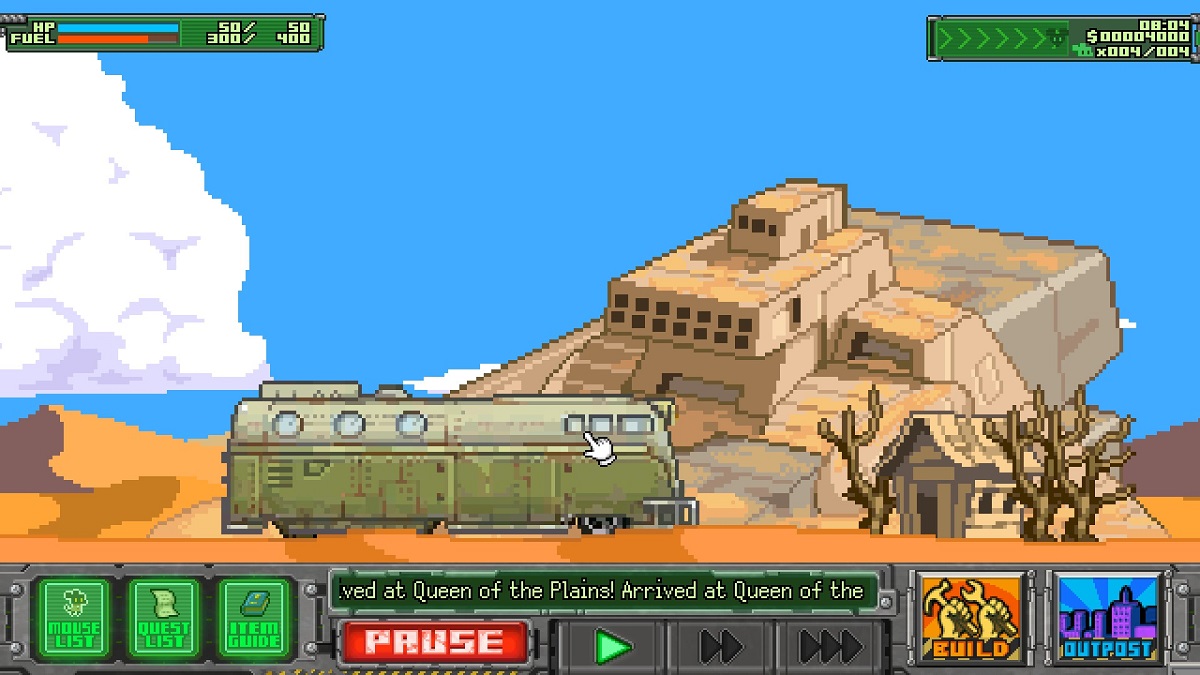1200x675 pixels.
Task: Click the red Pause button
Action: click(x=436, y=643)
